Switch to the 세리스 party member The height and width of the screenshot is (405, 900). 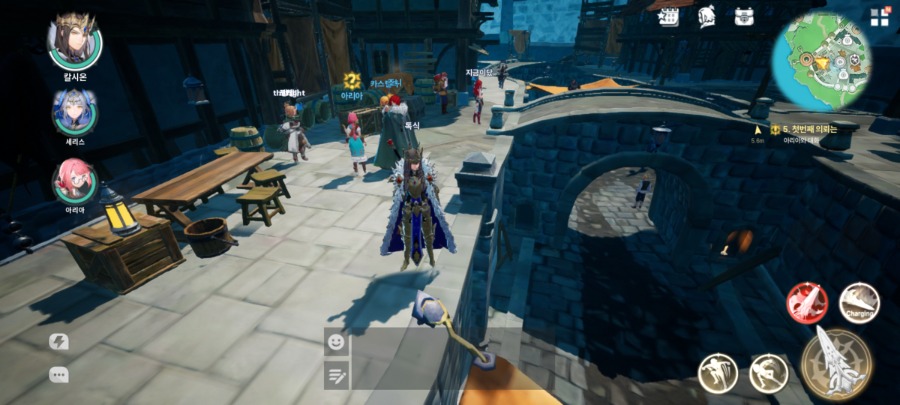(x=75, y=111)
